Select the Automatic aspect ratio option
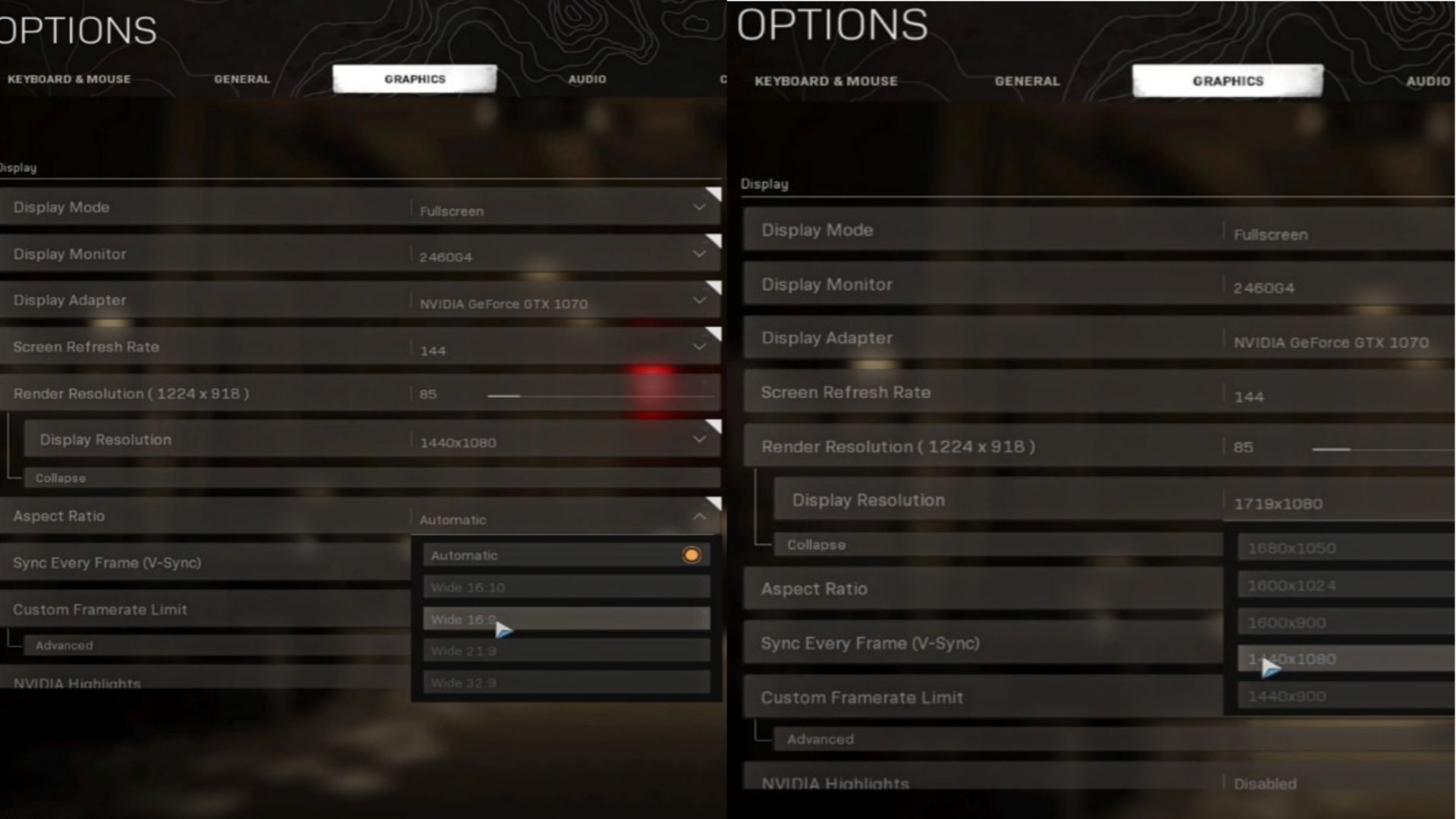The height and width of the screenshot is (819, 1456). click(565, 555)
